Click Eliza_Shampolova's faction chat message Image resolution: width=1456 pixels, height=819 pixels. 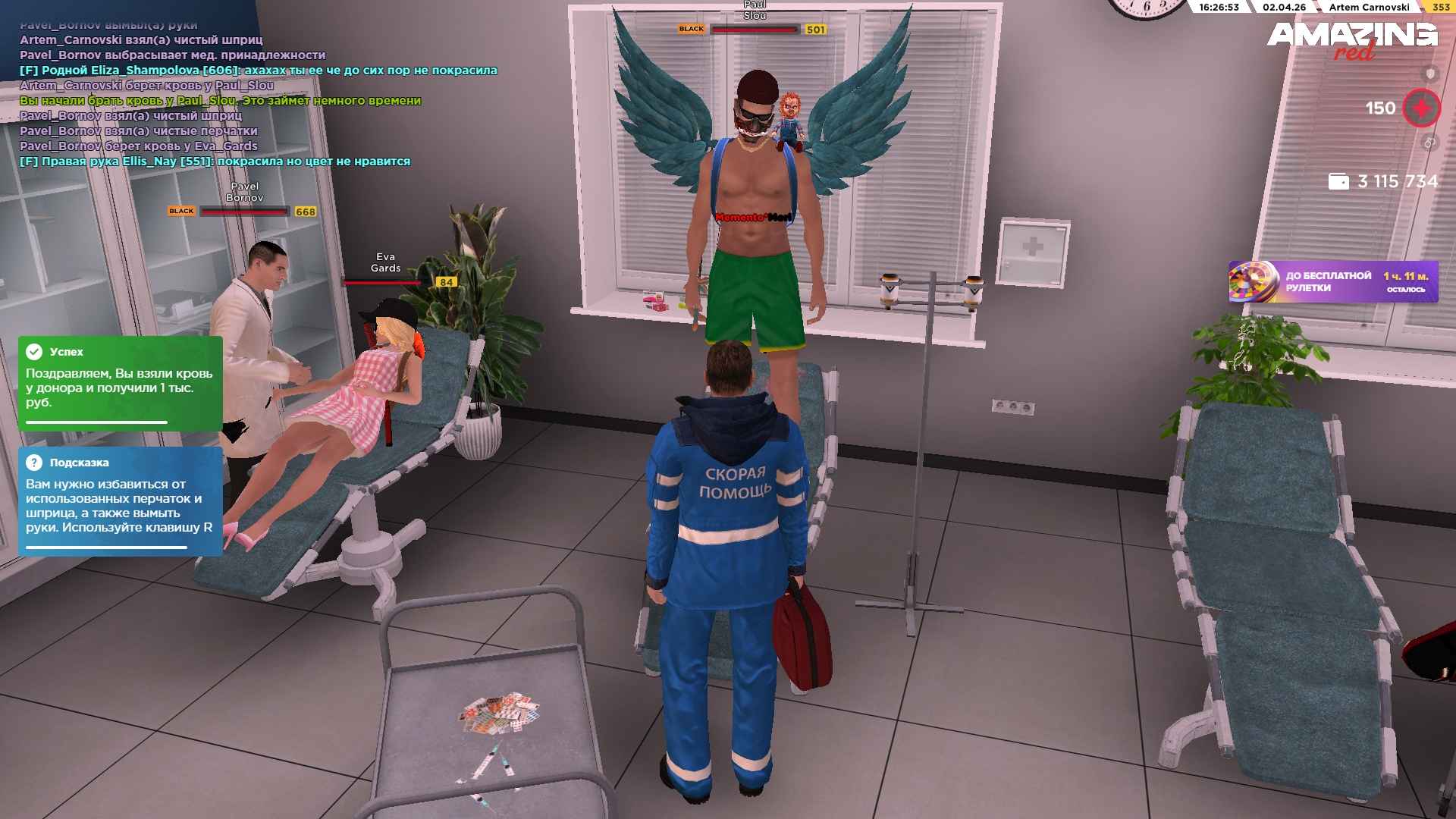258,71
